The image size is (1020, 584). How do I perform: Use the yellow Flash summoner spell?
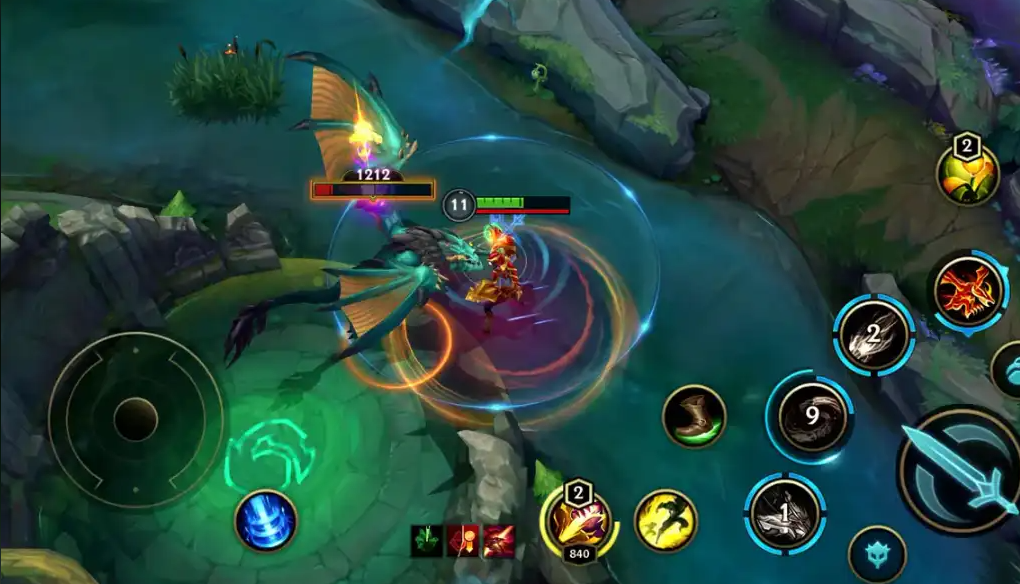[665, 520]
